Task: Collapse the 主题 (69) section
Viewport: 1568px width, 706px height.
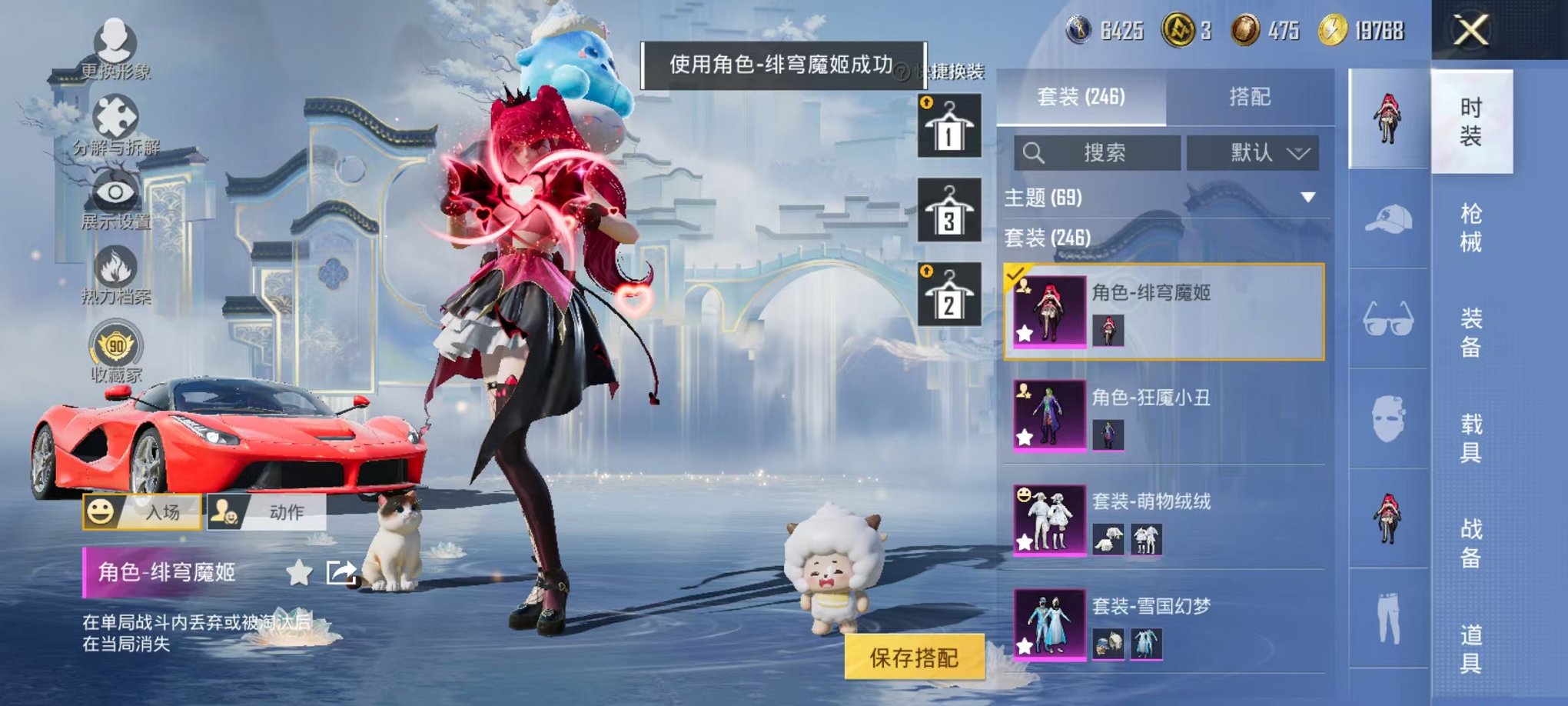Action: click(1310, 195)
